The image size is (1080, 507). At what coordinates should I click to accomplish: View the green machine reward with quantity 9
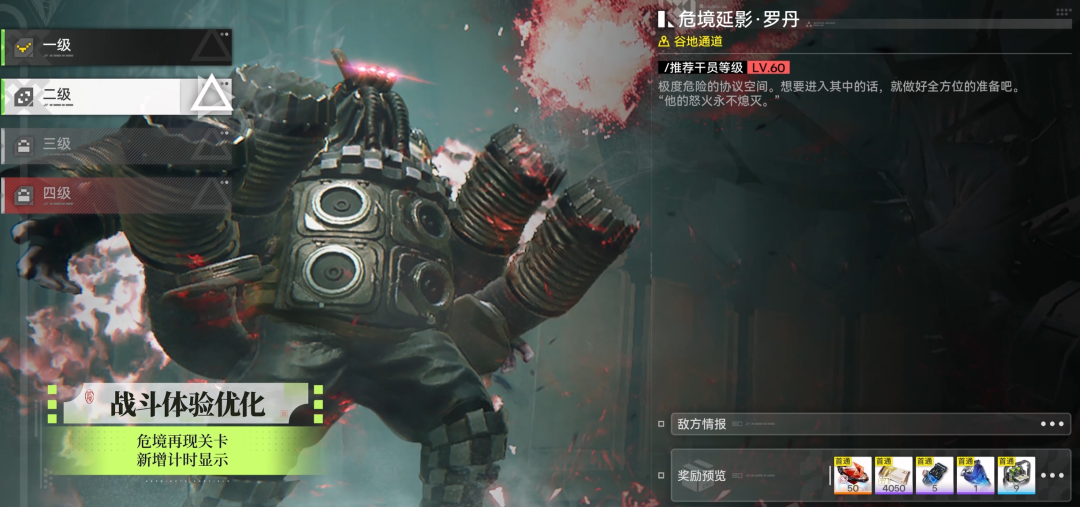(1016, 475)
